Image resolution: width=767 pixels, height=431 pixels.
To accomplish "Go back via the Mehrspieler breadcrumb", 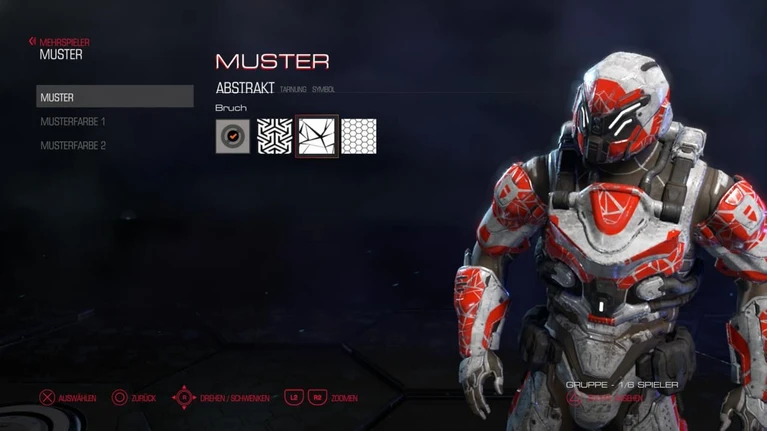I will tap(60, 42).
